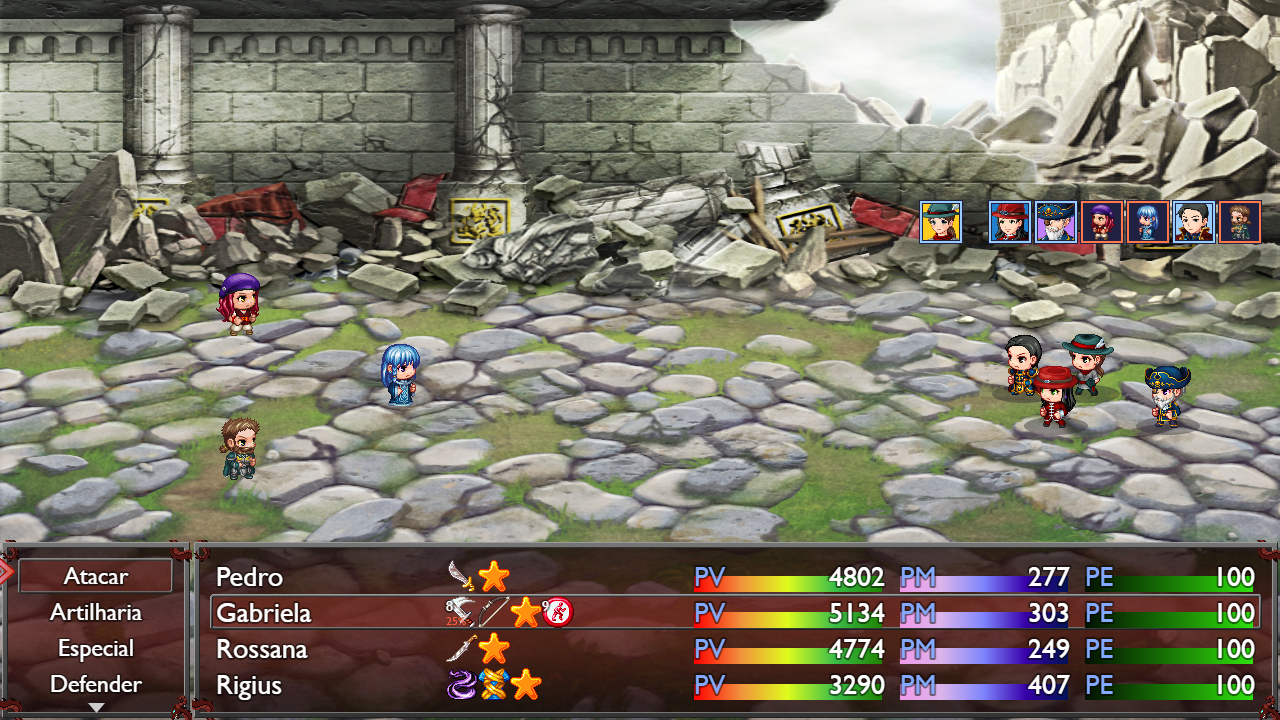The image size is (1280, 720).
Task: Click the green-hat woman turn order portrait
Action: [x=941, y=222]
